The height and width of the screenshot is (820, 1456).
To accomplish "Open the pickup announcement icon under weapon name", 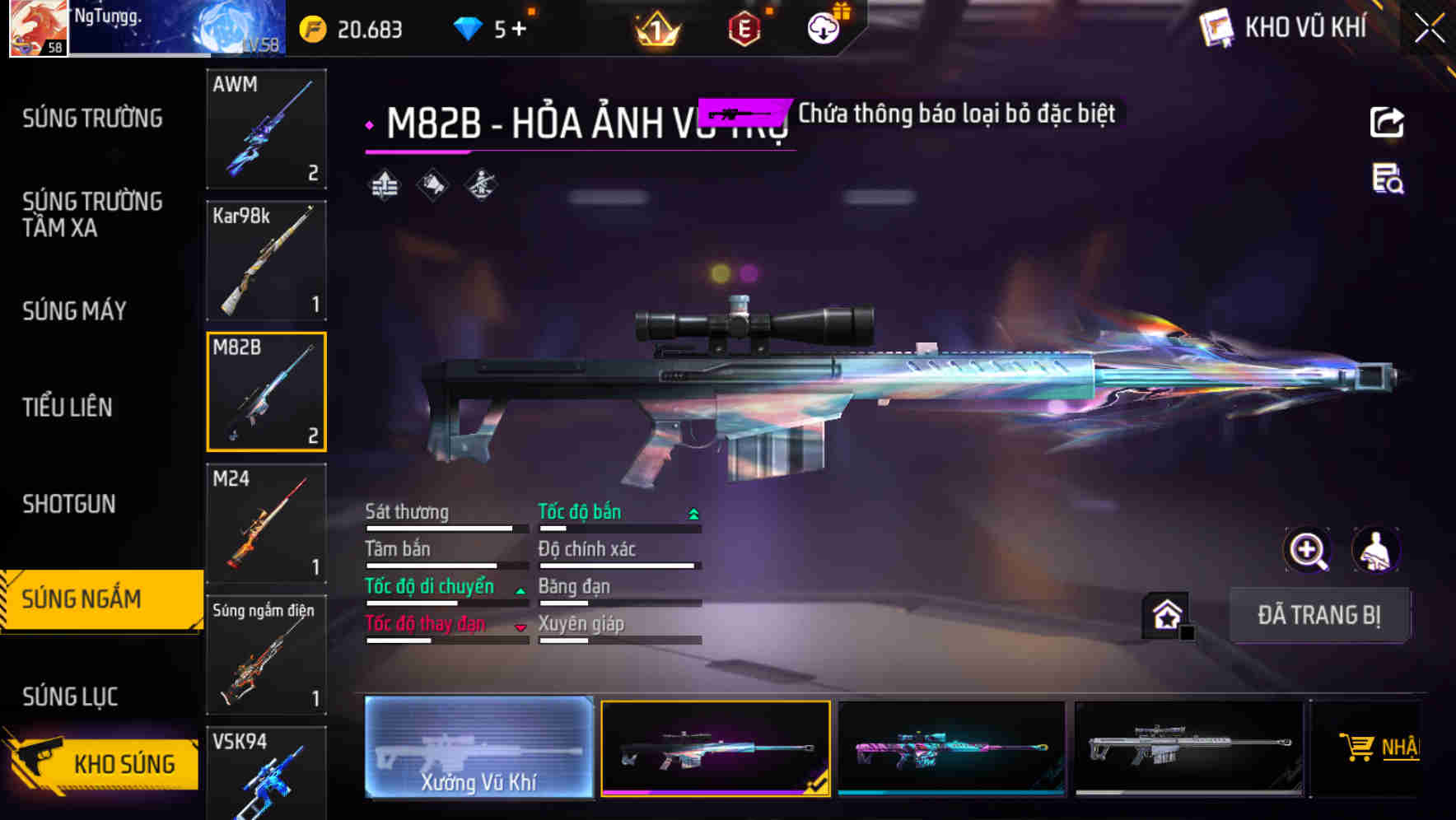I will 432,184.
